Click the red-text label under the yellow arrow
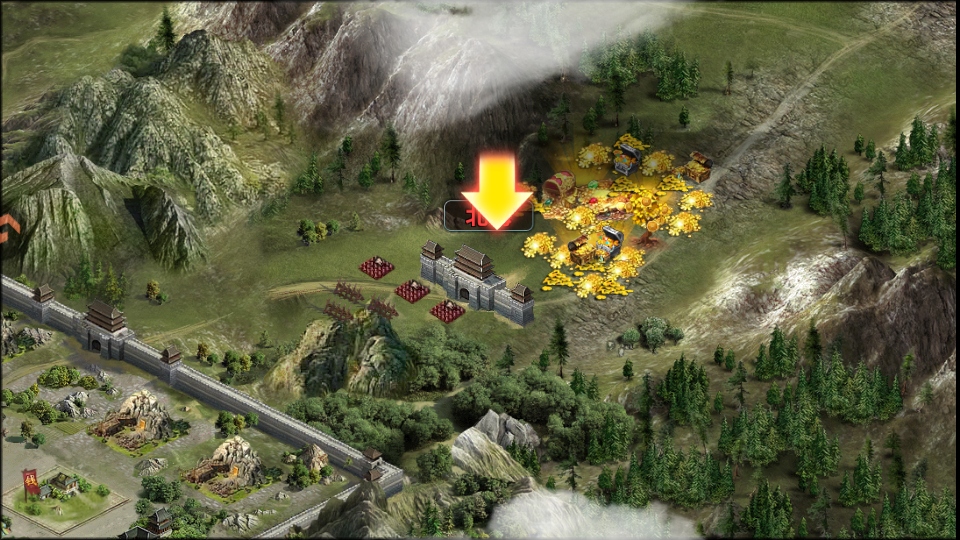Viewport: 960px width, 540px height. 470,216
